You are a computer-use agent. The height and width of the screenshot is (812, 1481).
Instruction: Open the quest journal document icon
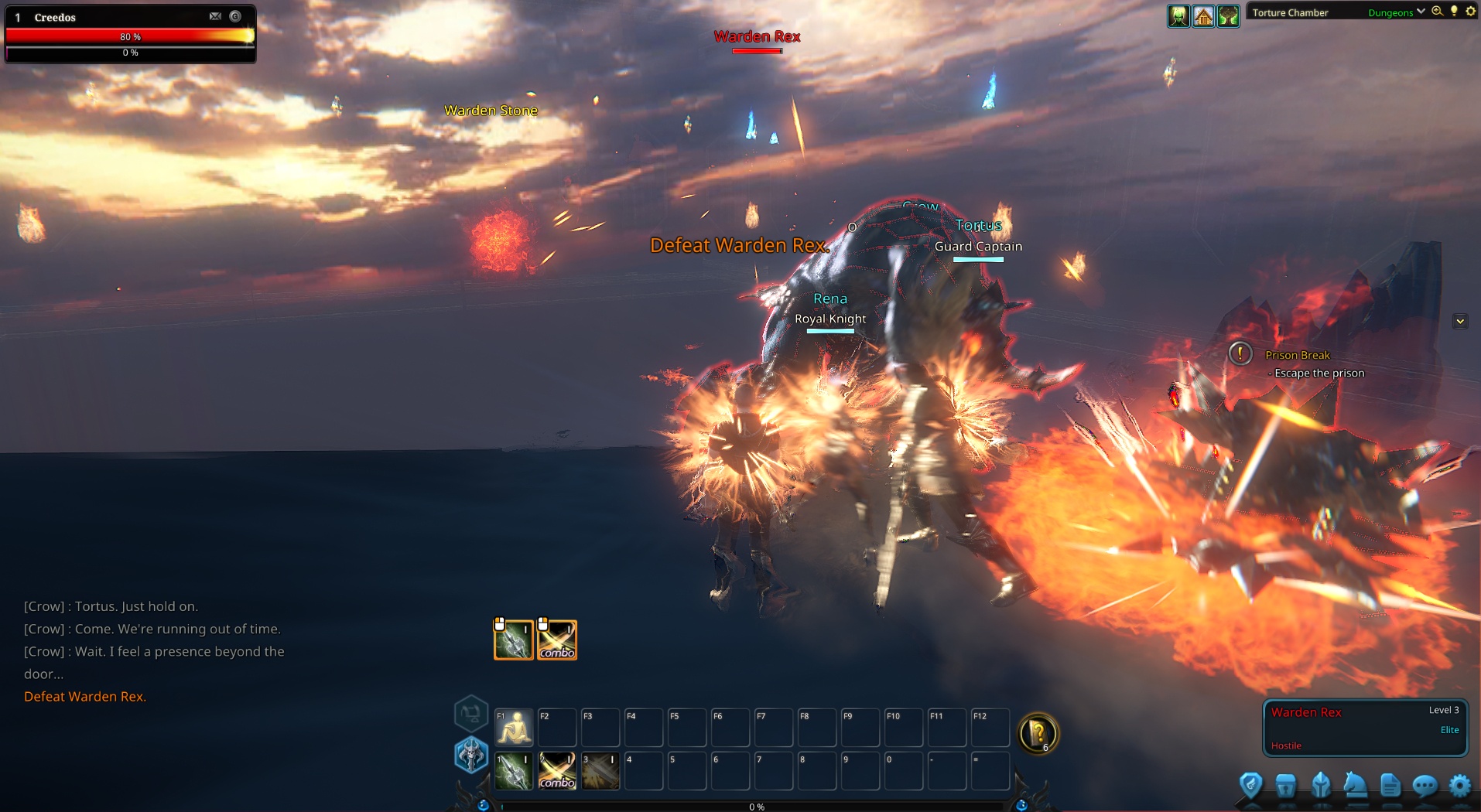point(1390,787)
